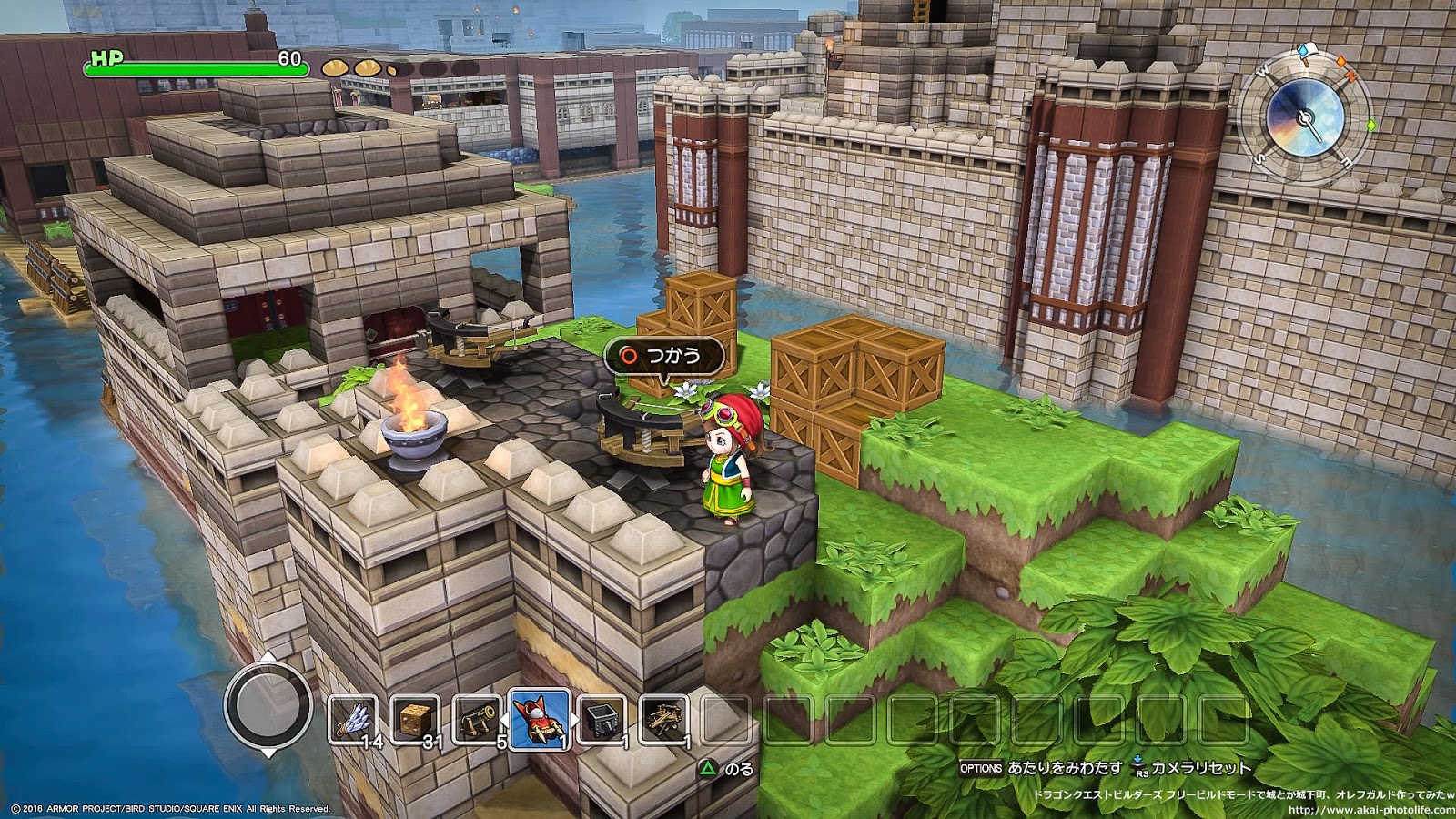Pick the highlighted red clawed vehicle slot

click(540, 719)
